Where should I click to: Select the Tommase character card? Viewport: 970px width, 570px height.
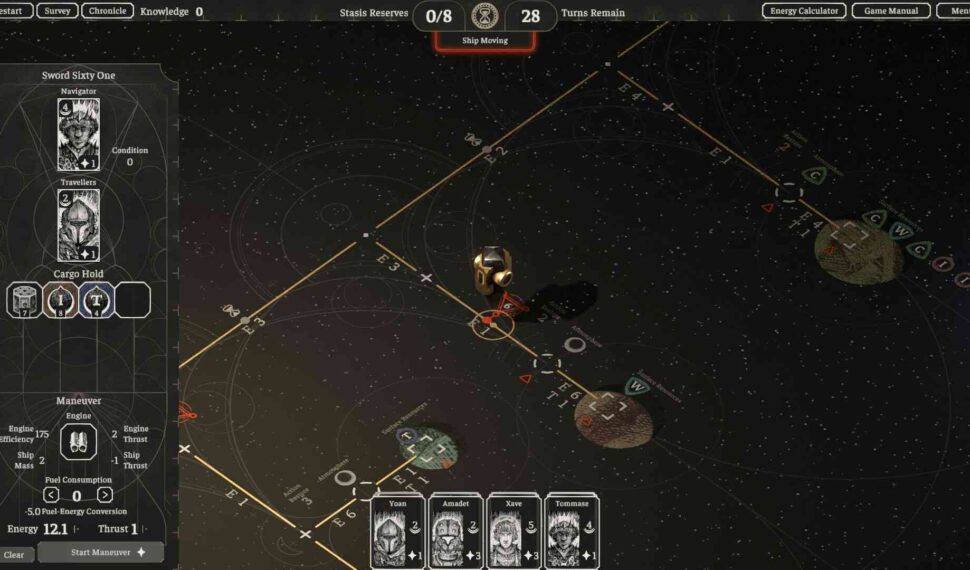571,531
